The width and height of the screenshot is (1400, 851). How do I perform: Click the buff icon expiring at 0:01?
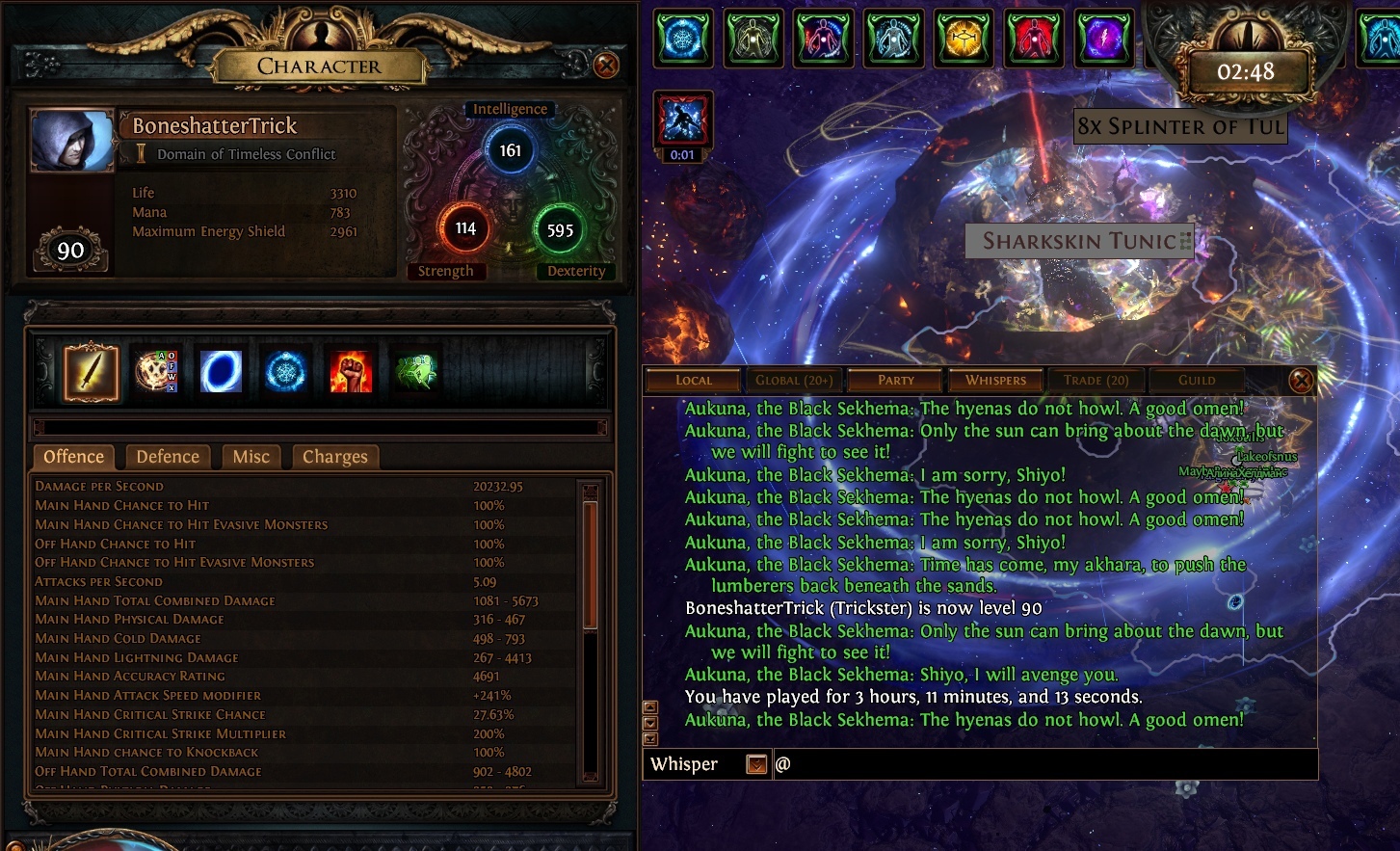pyautogui.click(x=683, y=120)
